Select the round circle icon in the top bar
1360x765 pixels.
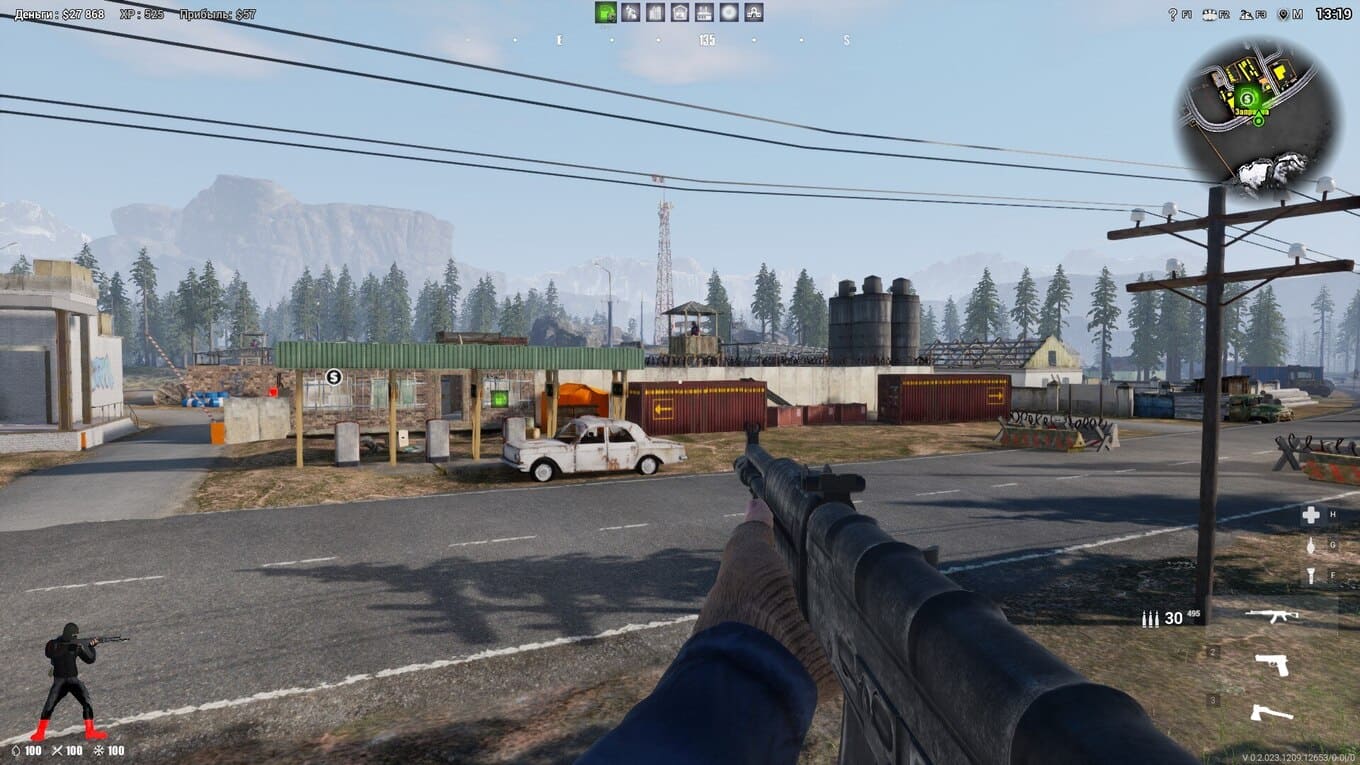[x=729, y=12]
